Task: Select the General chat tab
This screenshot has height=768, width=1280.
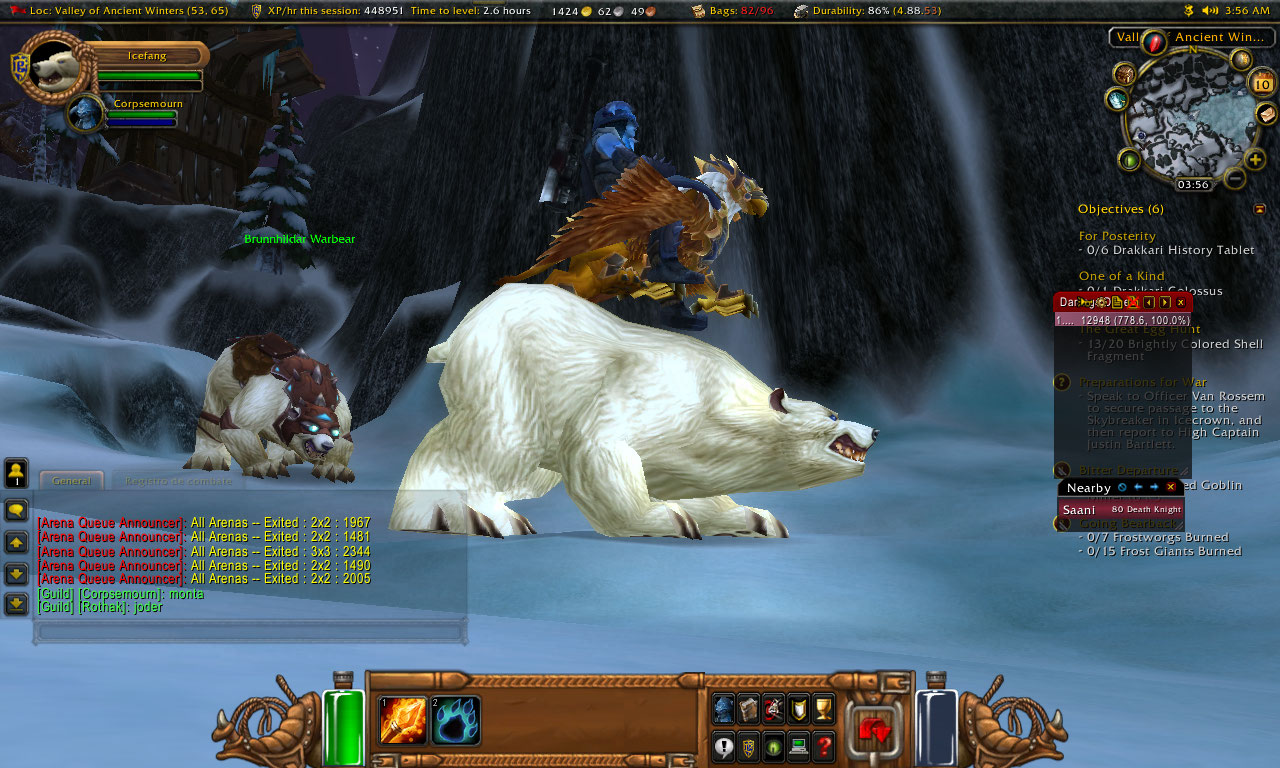Action: coord(72,481)
